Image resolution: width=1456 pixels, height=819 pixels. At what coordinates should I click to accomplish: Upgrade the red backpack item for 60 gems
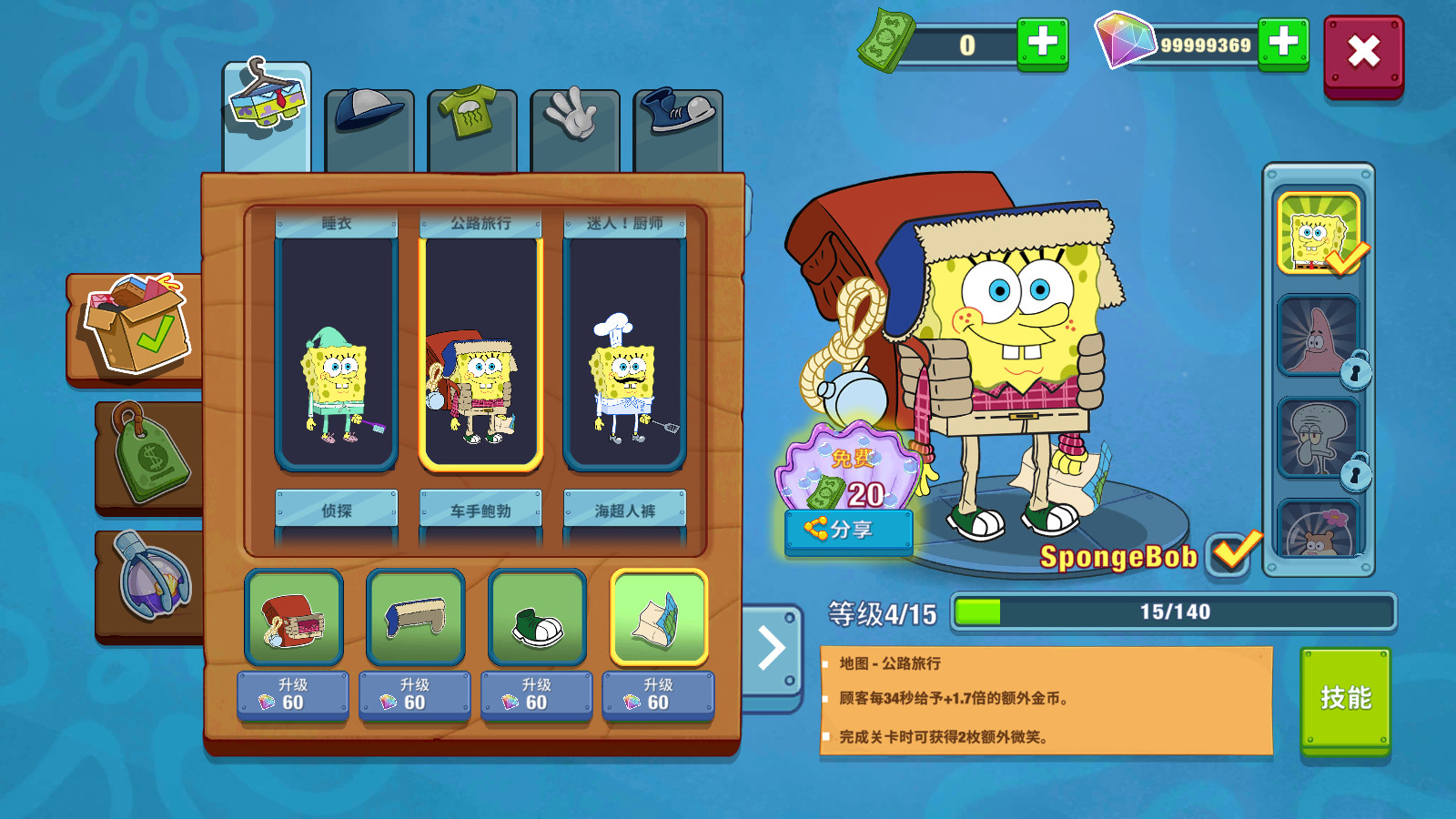click(x=292, y=695)
